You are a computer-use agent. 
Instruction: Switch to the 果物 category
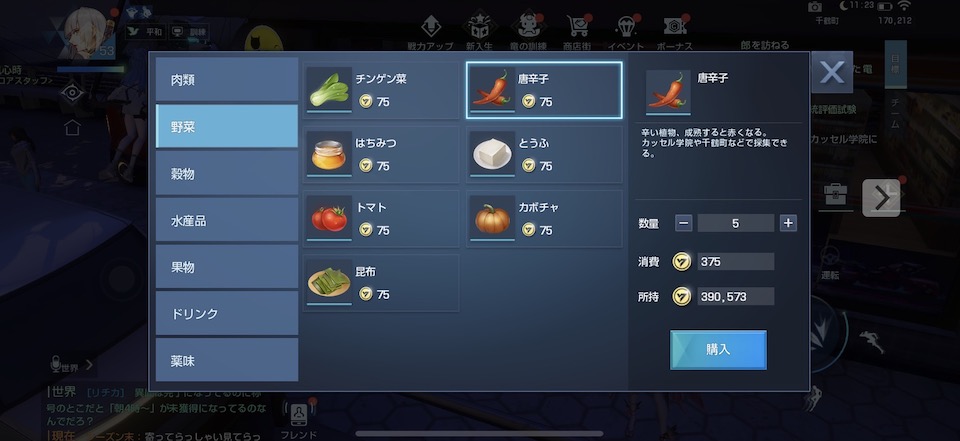tap(227, 267)
